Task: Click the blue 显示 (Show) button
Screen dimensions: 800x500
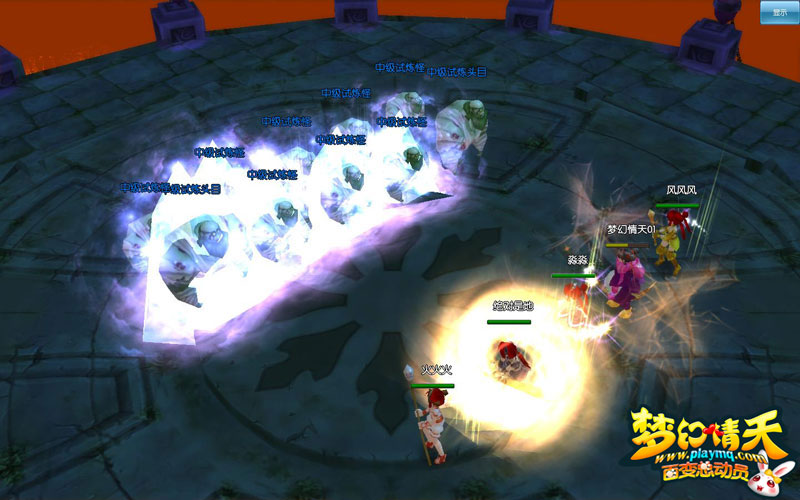Action: click(x=778, y=12)
